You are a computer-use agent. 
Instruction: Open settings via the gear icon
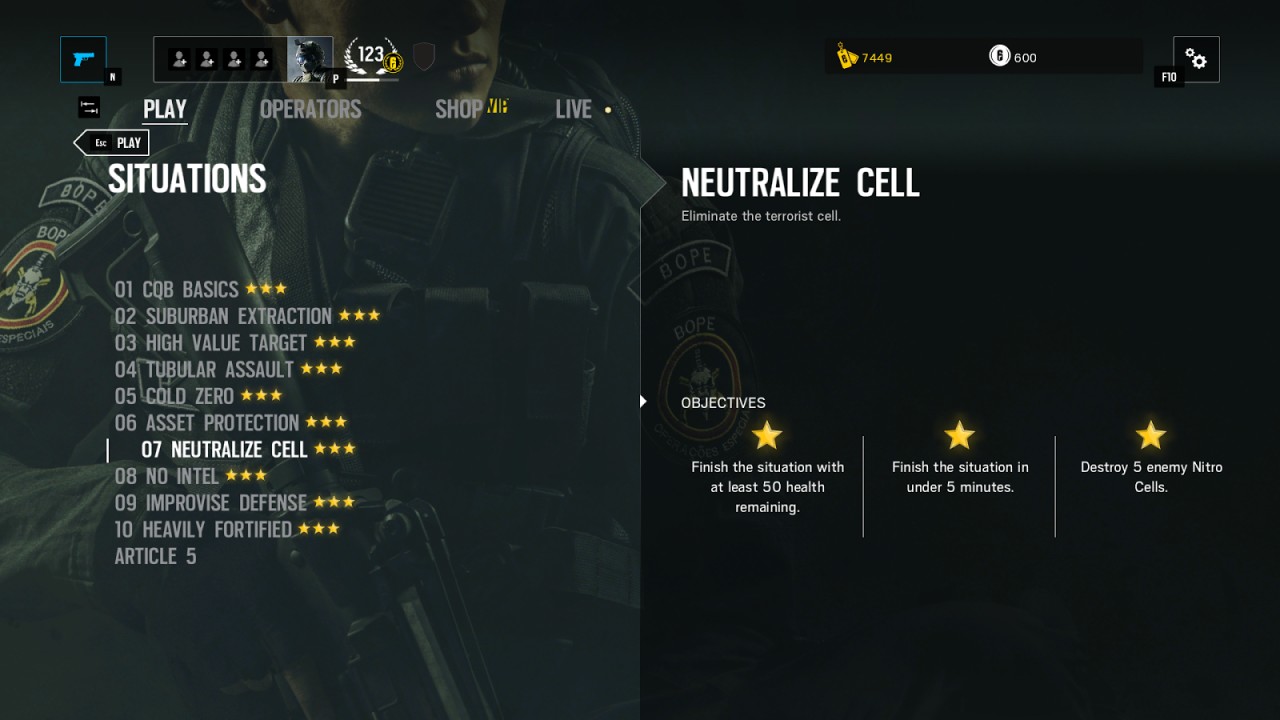coord(1196,59)
